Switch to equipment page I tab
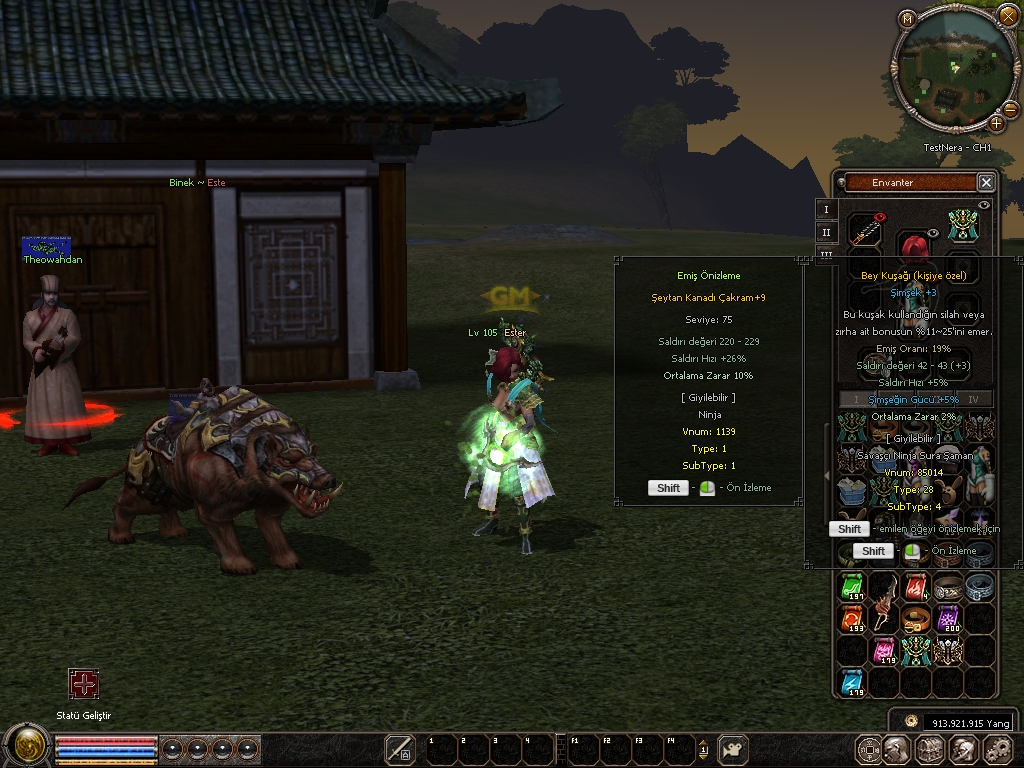The width and height of the screenshot is (1024, 768). pos(826,209)
